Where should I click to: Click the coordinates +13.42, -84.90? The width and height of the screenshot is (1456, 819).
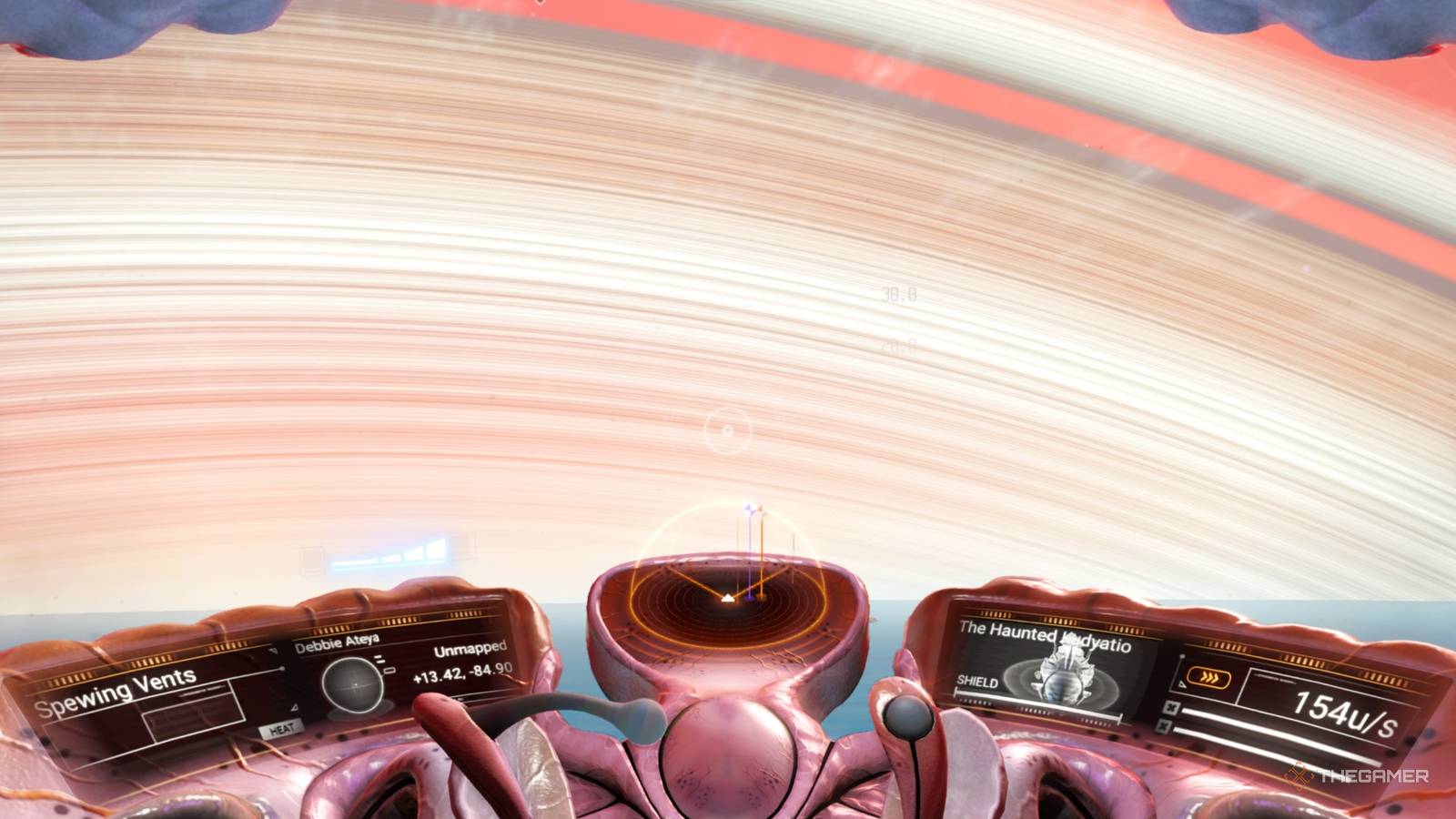click(463, 676)
